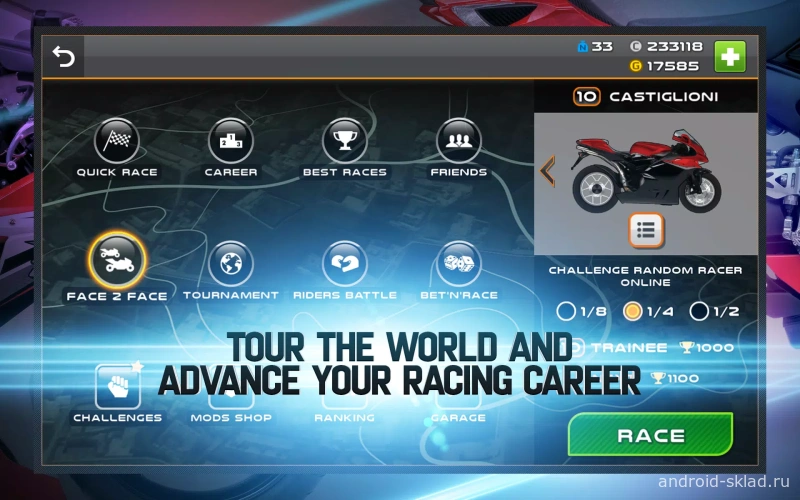Select the 1/4 mile distance
Image resolution: width=800 pixels, height=500 pixels.
click(x=633, y=311)
